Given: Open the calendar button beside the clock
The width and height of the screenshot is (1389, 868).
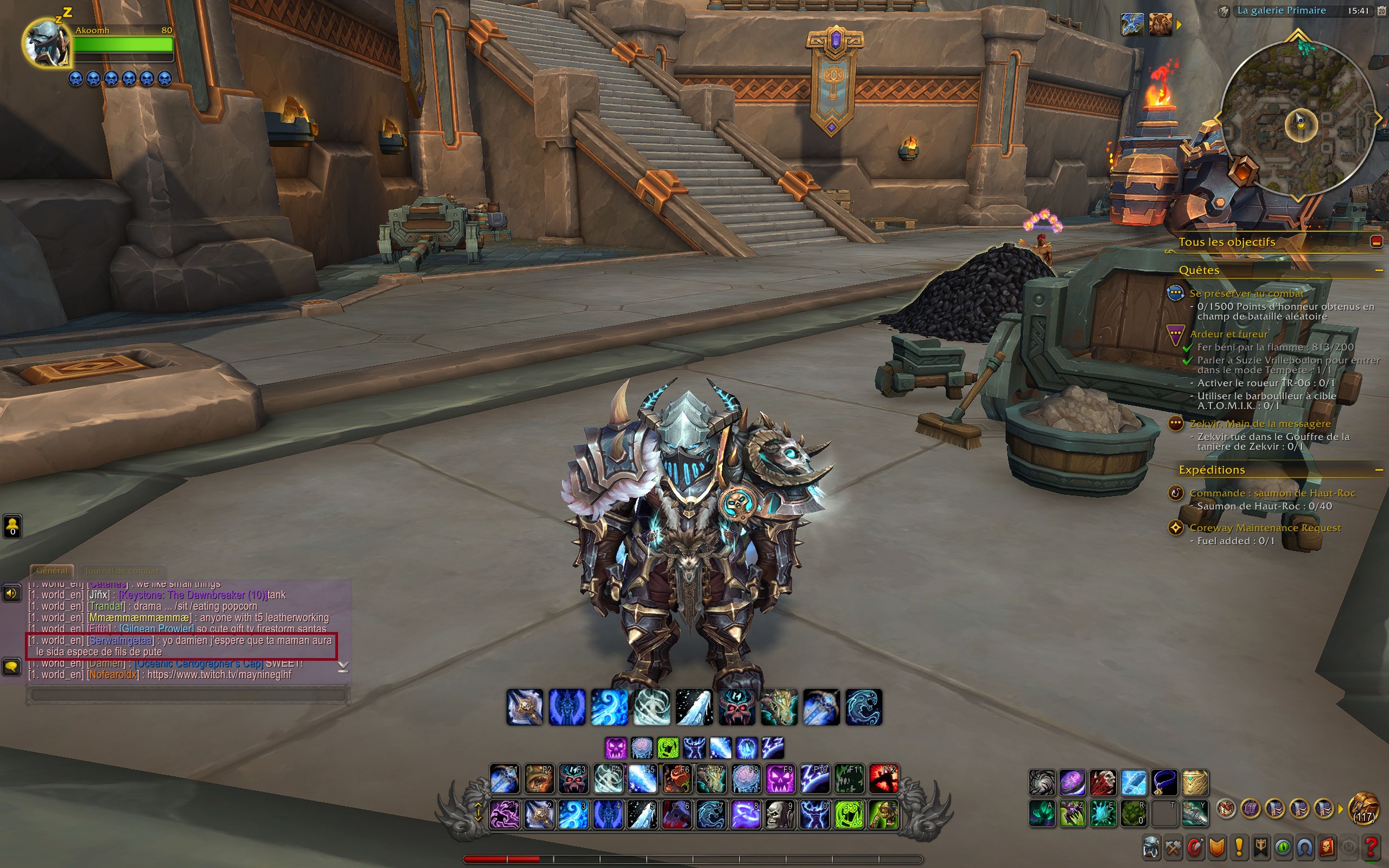Looking at the screenshot, I should point(1381,11).
